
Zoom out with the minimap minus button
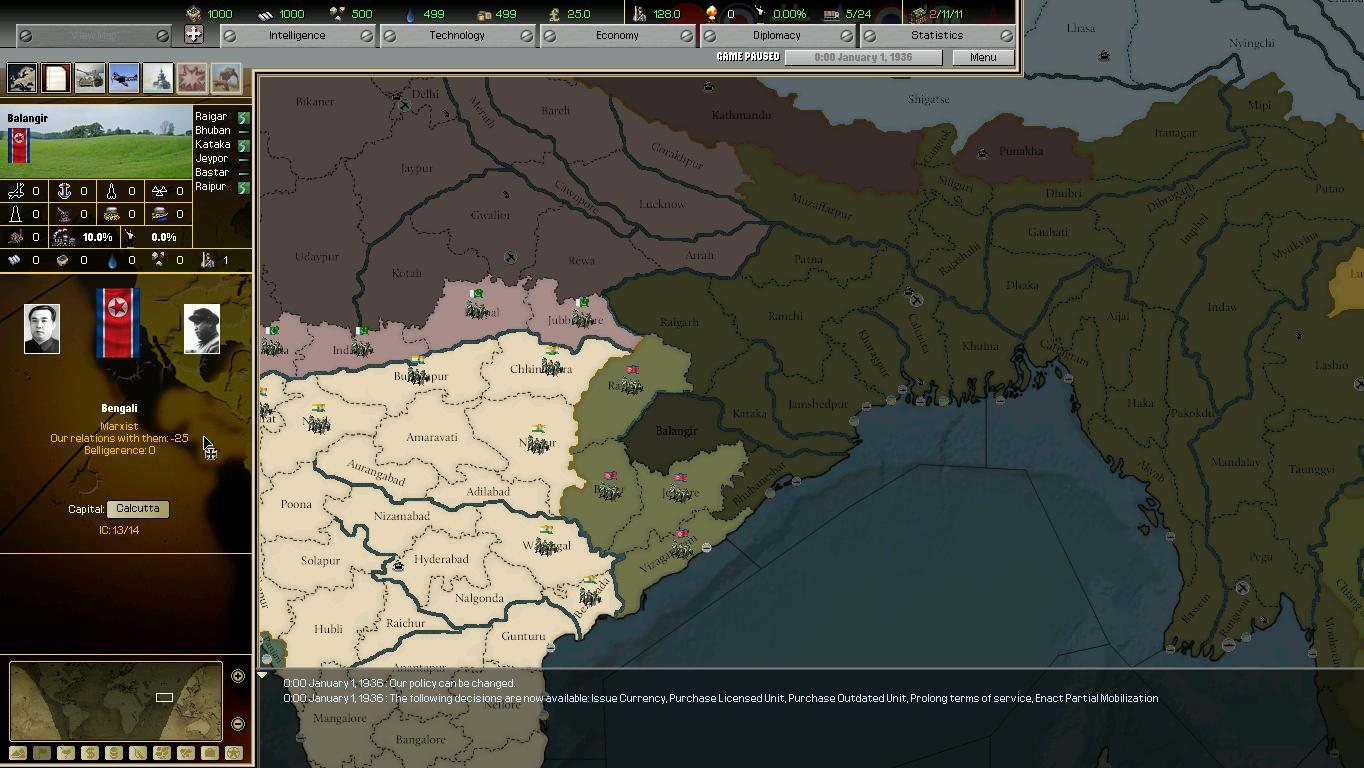pos(238,724)
